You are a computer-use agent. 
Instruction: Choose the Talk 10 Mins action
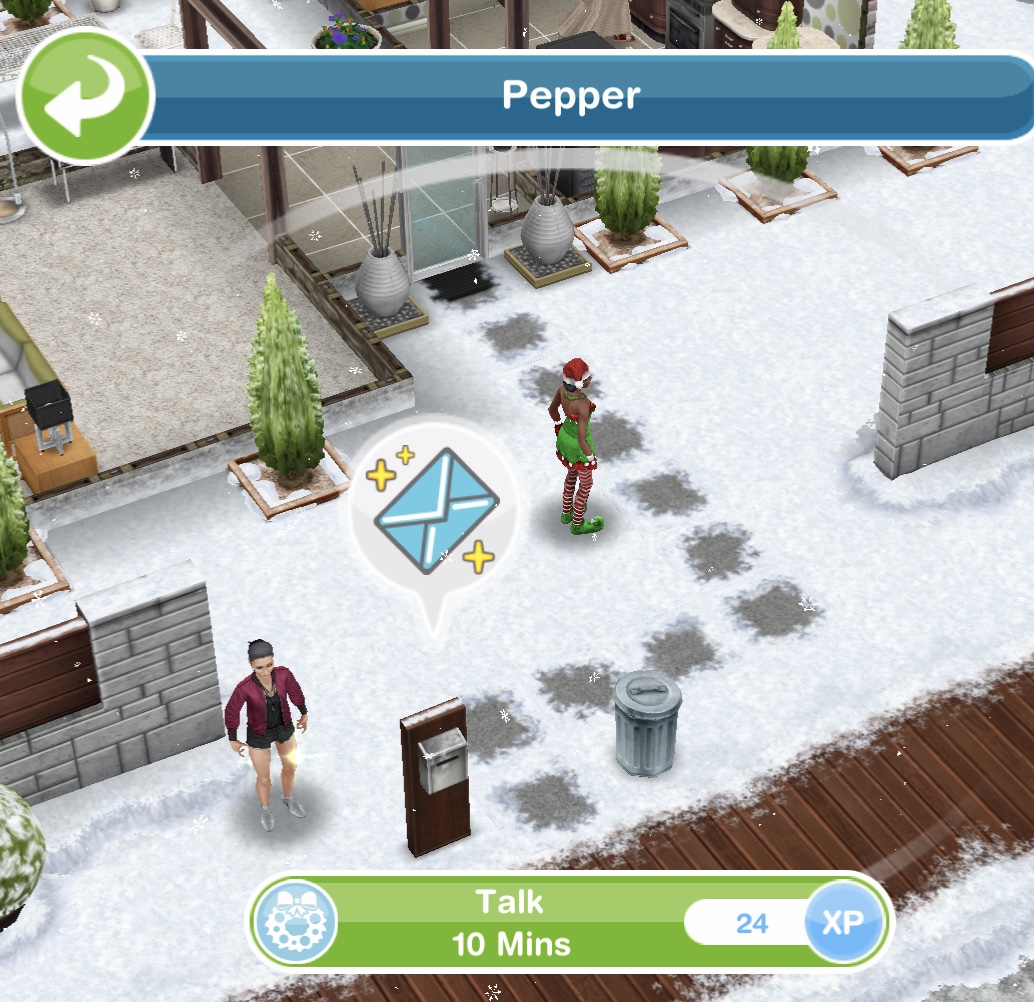pyautogui.click(x=510, y=922)
